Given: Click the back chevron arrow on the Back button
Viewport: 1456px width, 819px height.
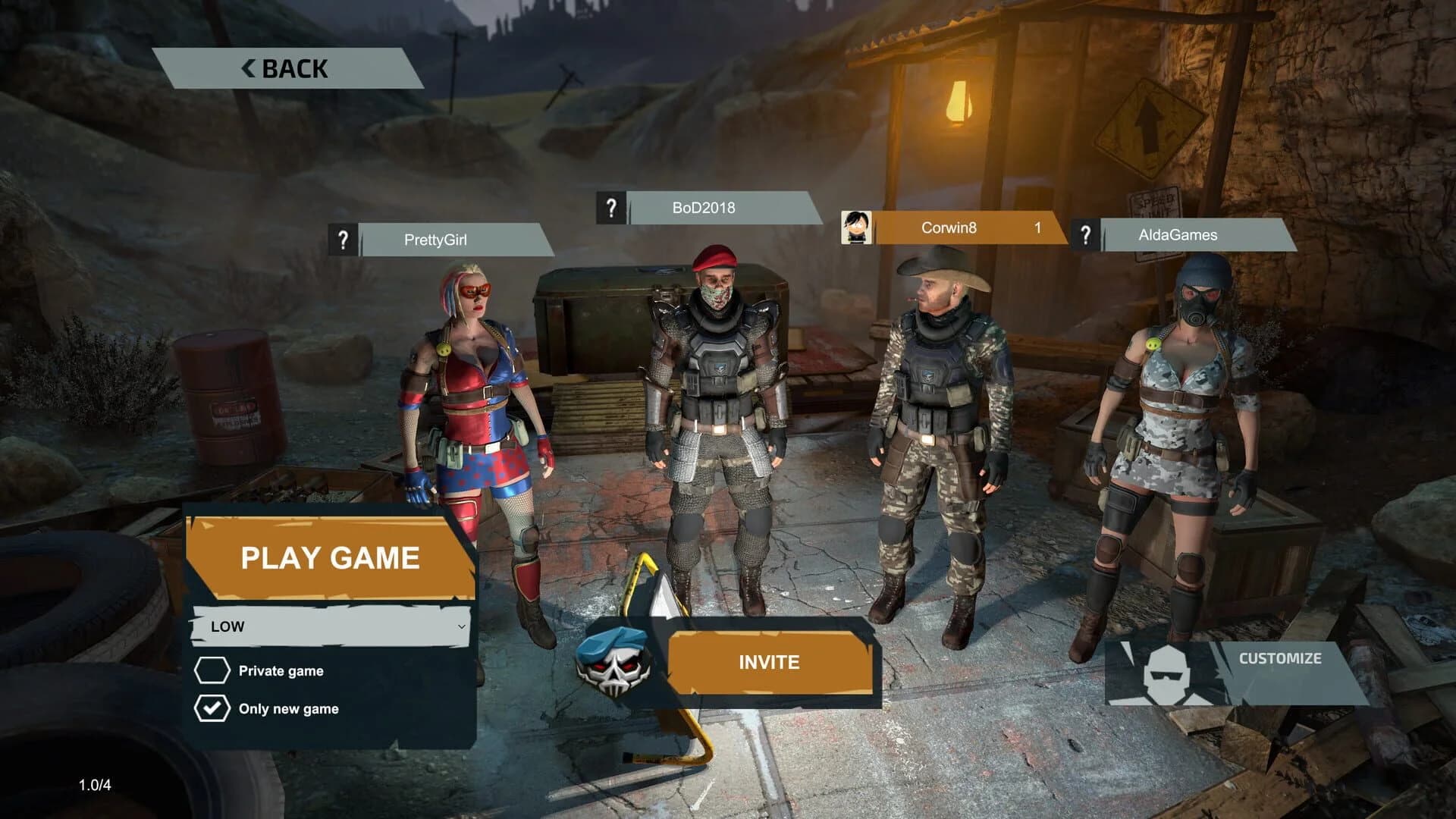Looking at the screenshot, I should coord(246,68).
